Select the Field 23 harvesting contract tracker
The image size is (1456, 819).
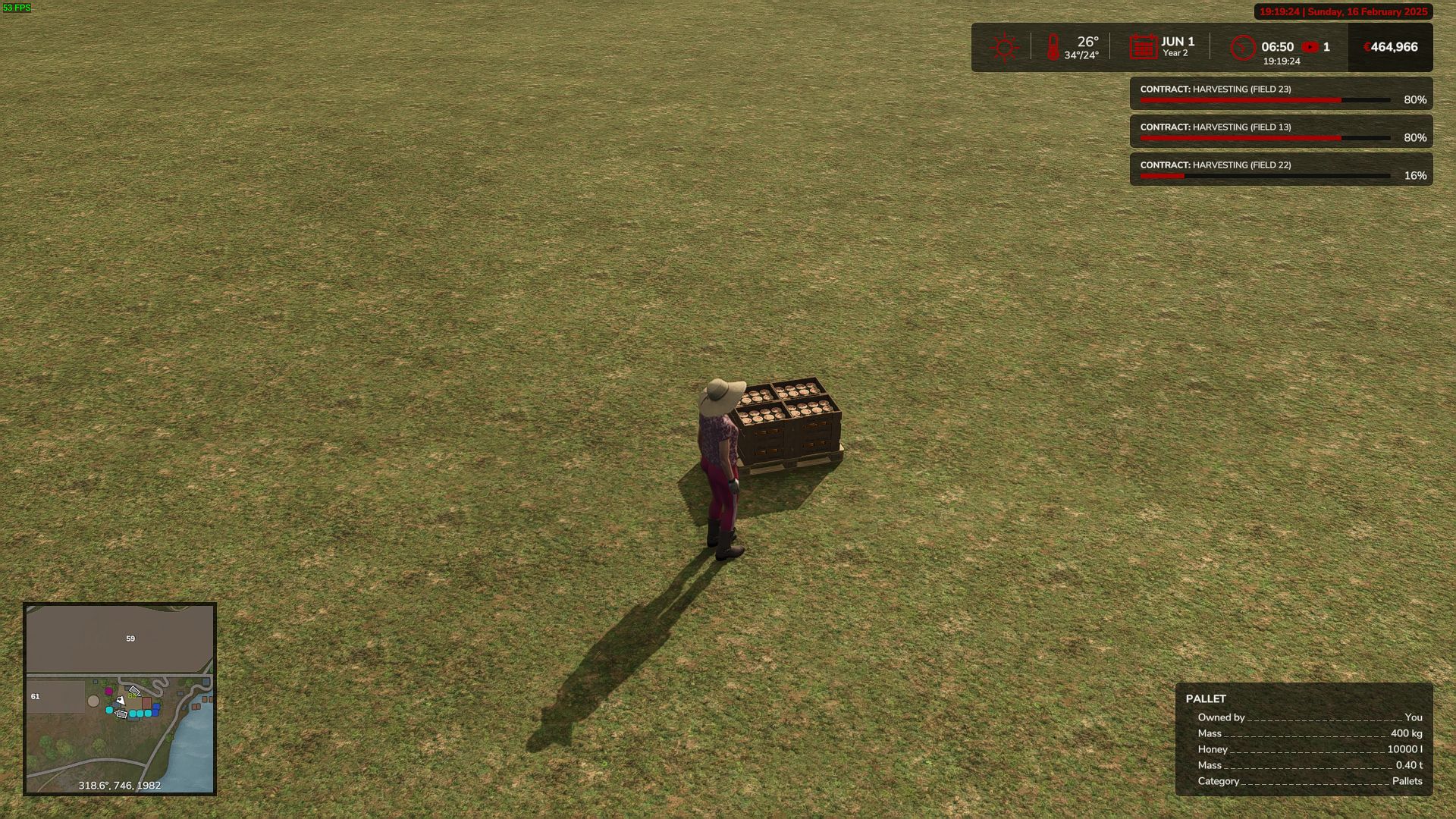coord(1281,94)
